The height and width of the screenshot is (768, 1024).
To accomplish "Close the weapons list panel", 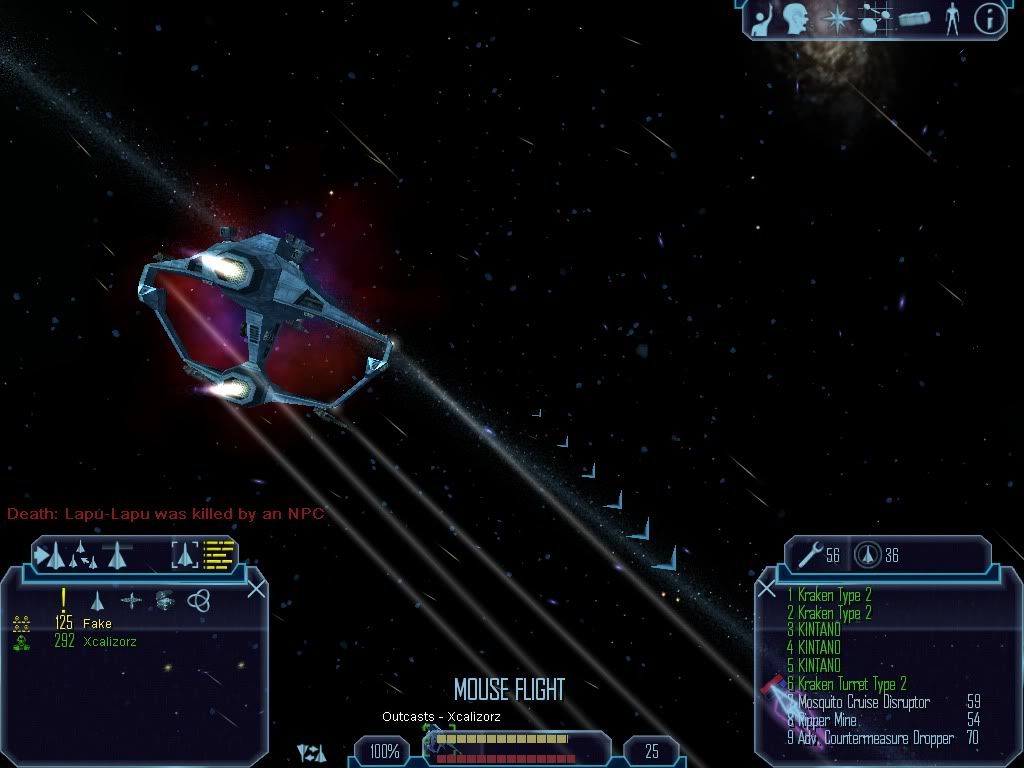I will tap(767, 589).
